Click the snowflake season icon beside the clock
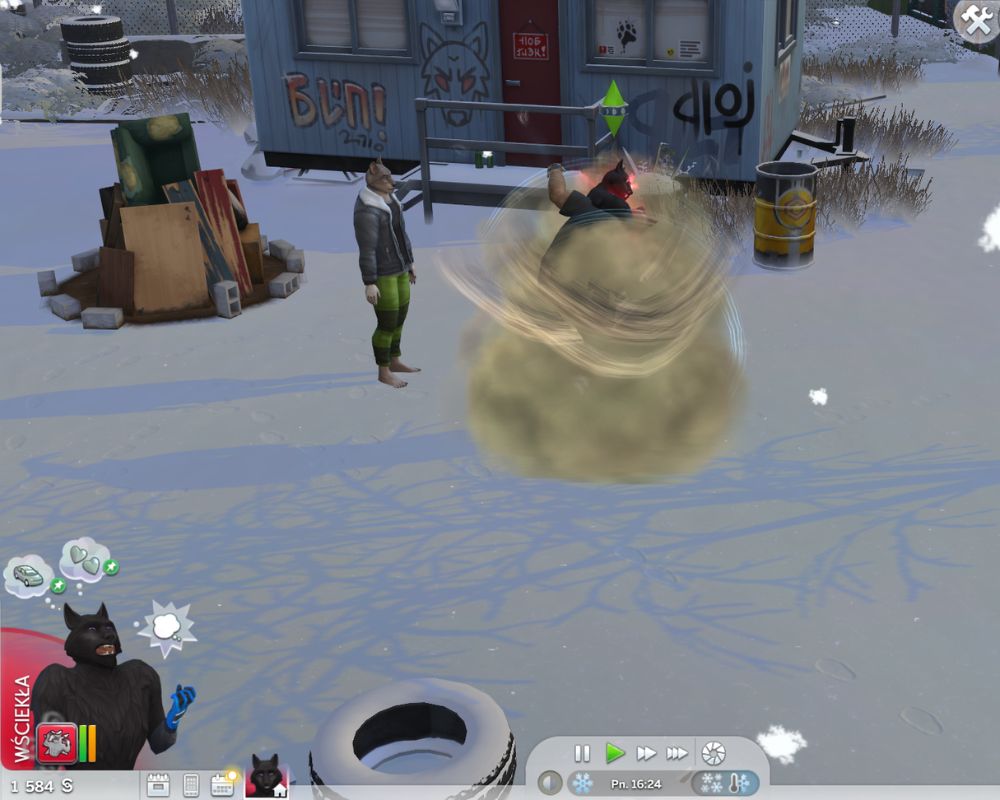 click(x=581, y=782)
